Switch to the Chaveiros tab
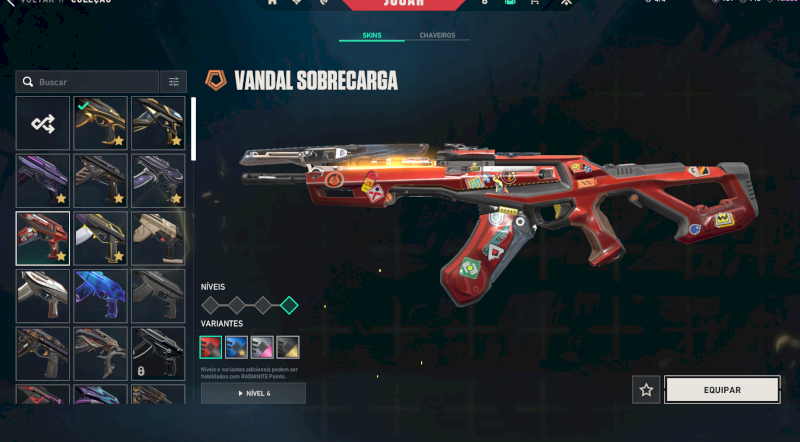This screenshot has width=800, height=442. click(436, 35)
